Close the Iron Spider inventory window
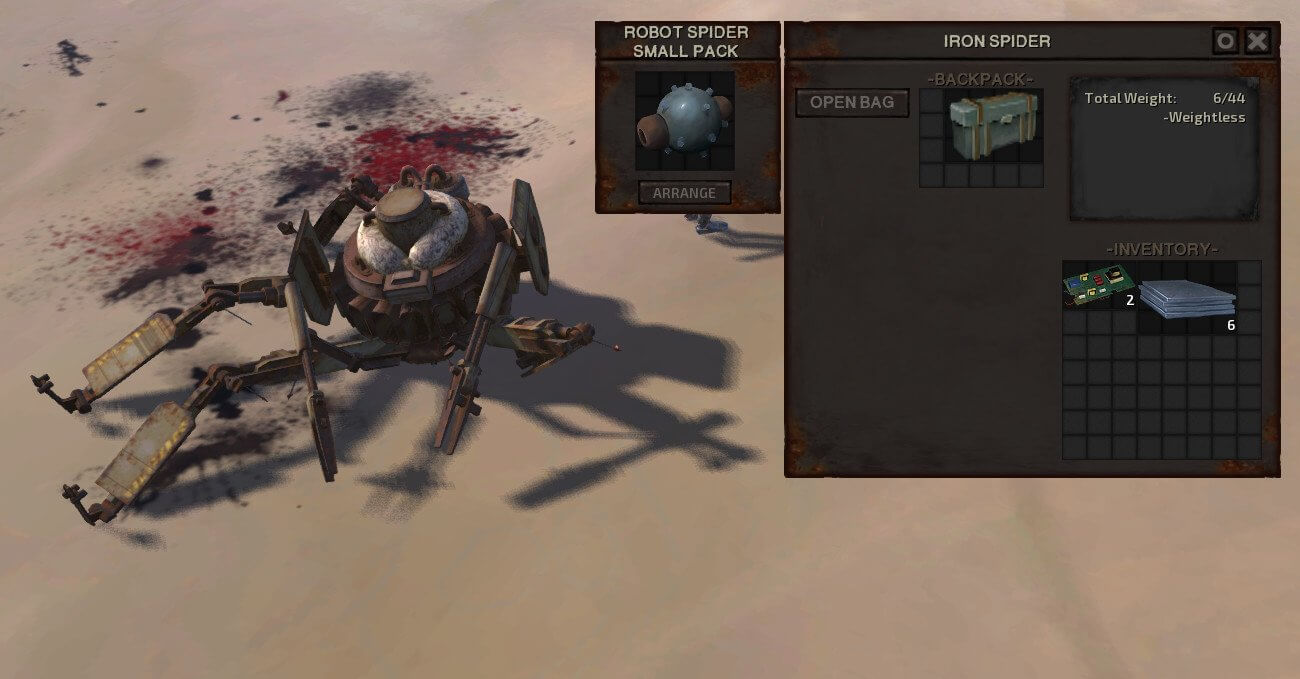 coord(1257,41)
